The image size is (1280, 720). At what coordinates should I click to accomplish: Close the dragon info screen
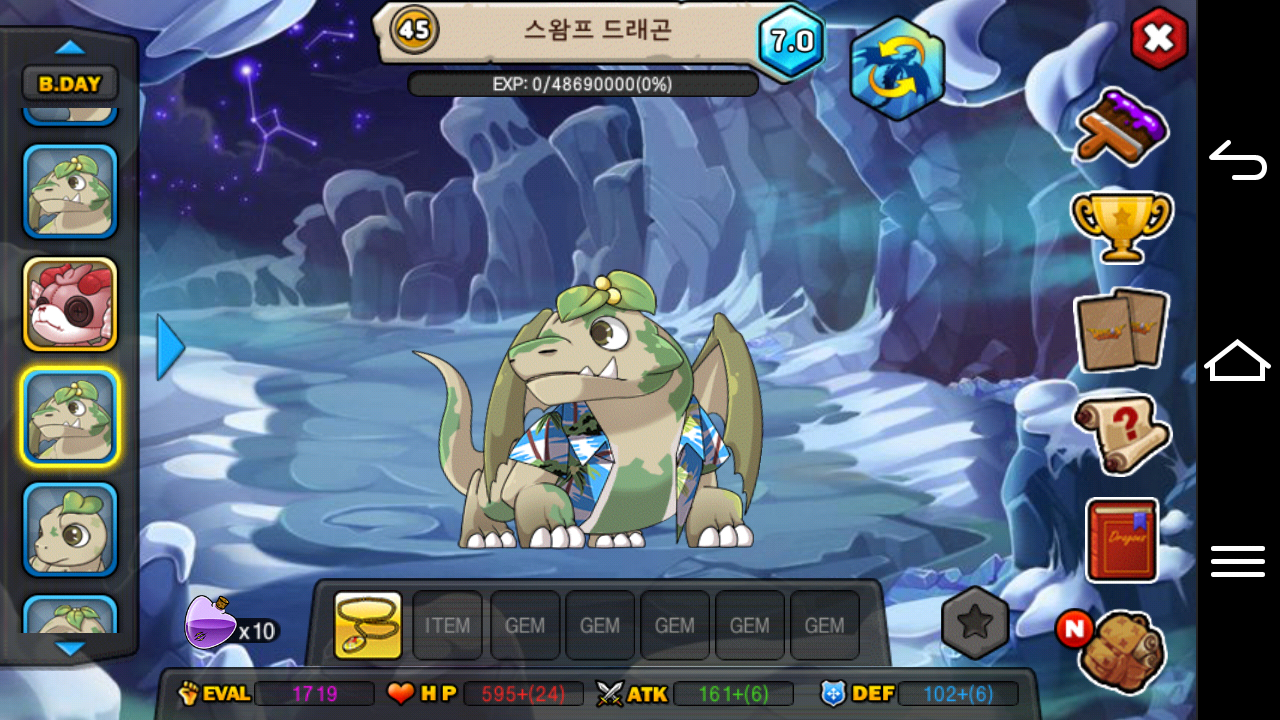coord(1159,39)
